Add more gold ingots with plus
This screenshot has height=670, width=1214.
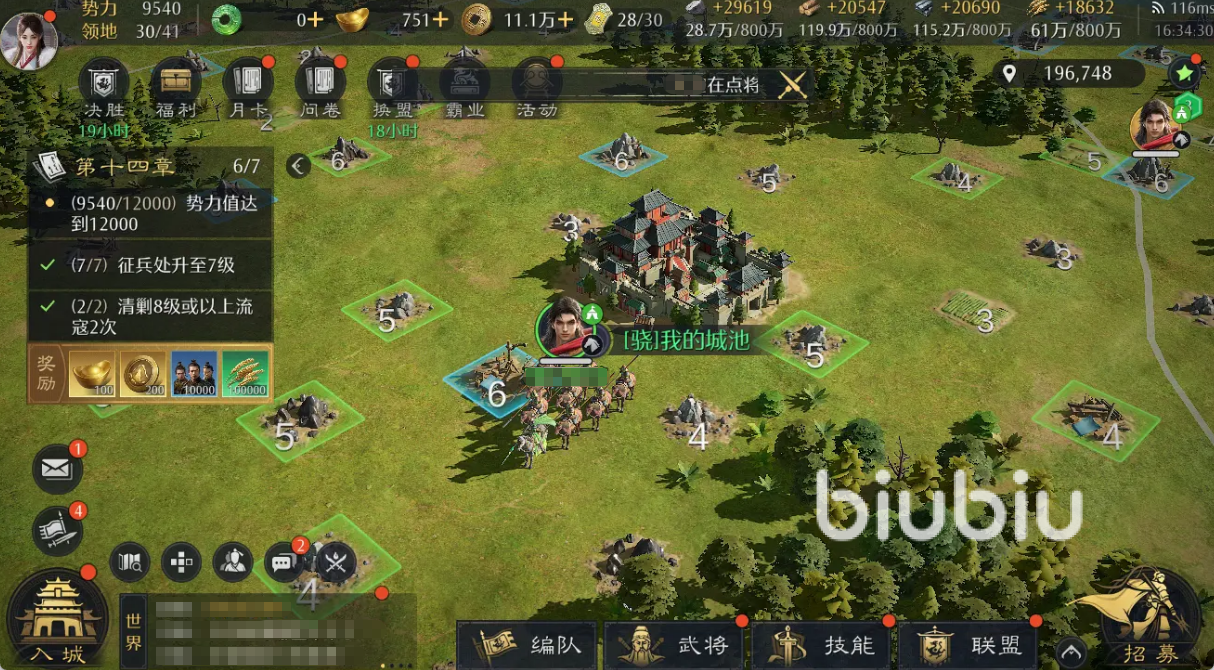click(439, 19)
